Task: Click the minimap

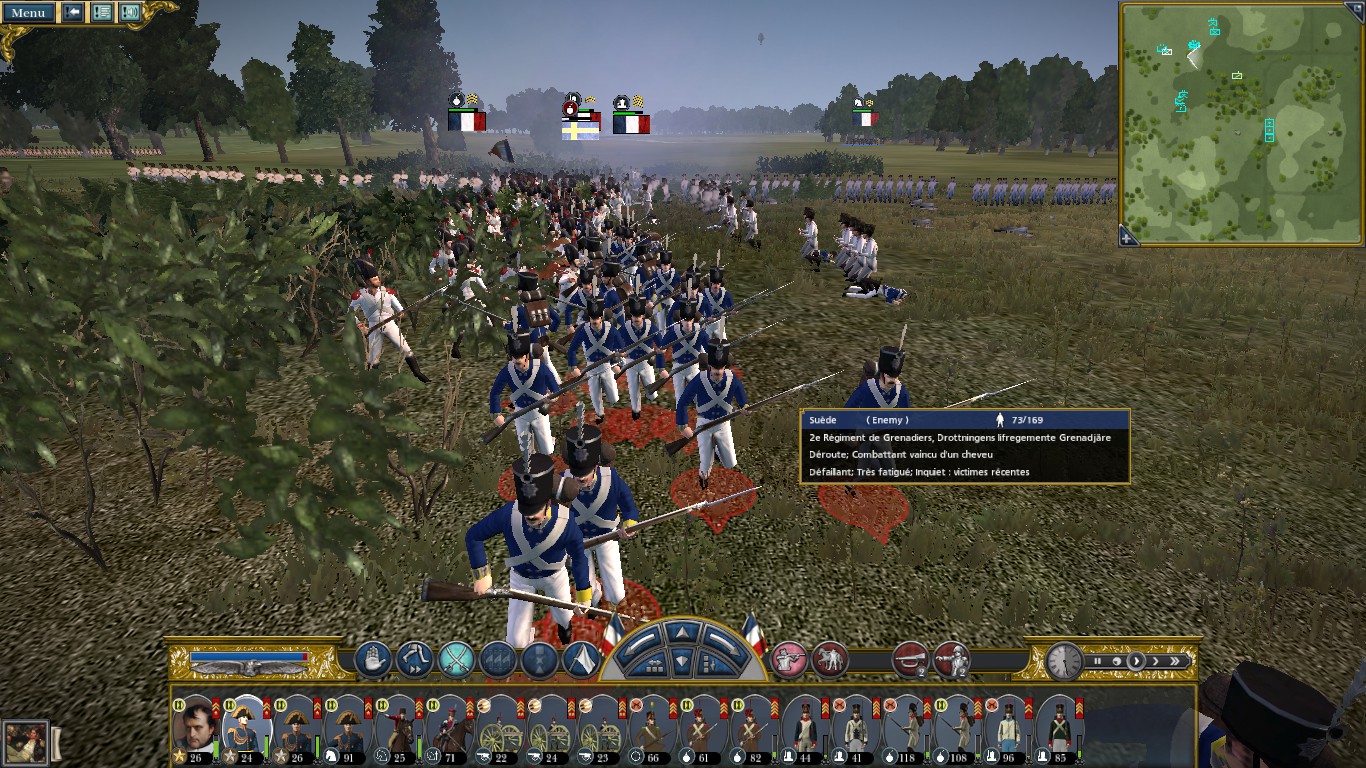Action: click(1240, 122)
